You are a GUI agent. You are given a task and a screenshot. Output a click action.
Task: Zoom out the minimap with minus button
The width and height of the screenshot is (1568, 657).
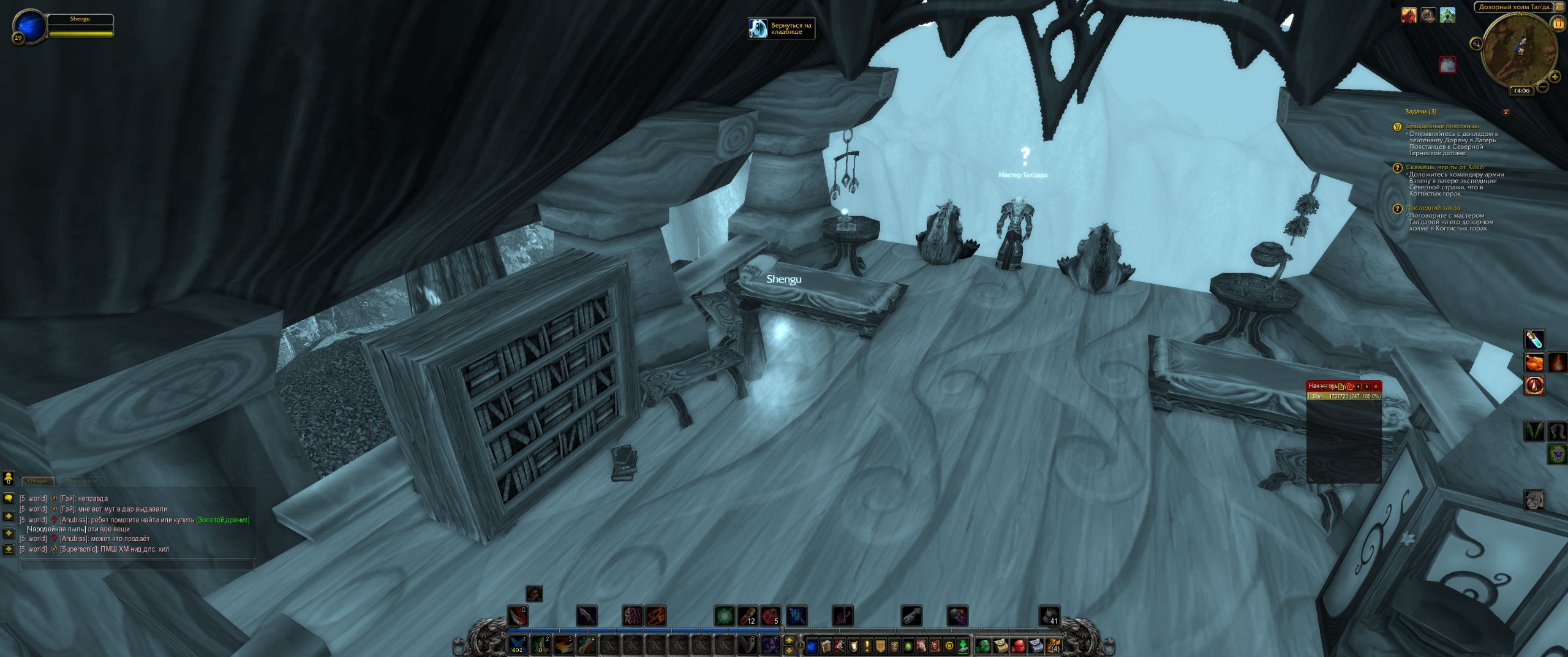click(x=1543, y=87)
